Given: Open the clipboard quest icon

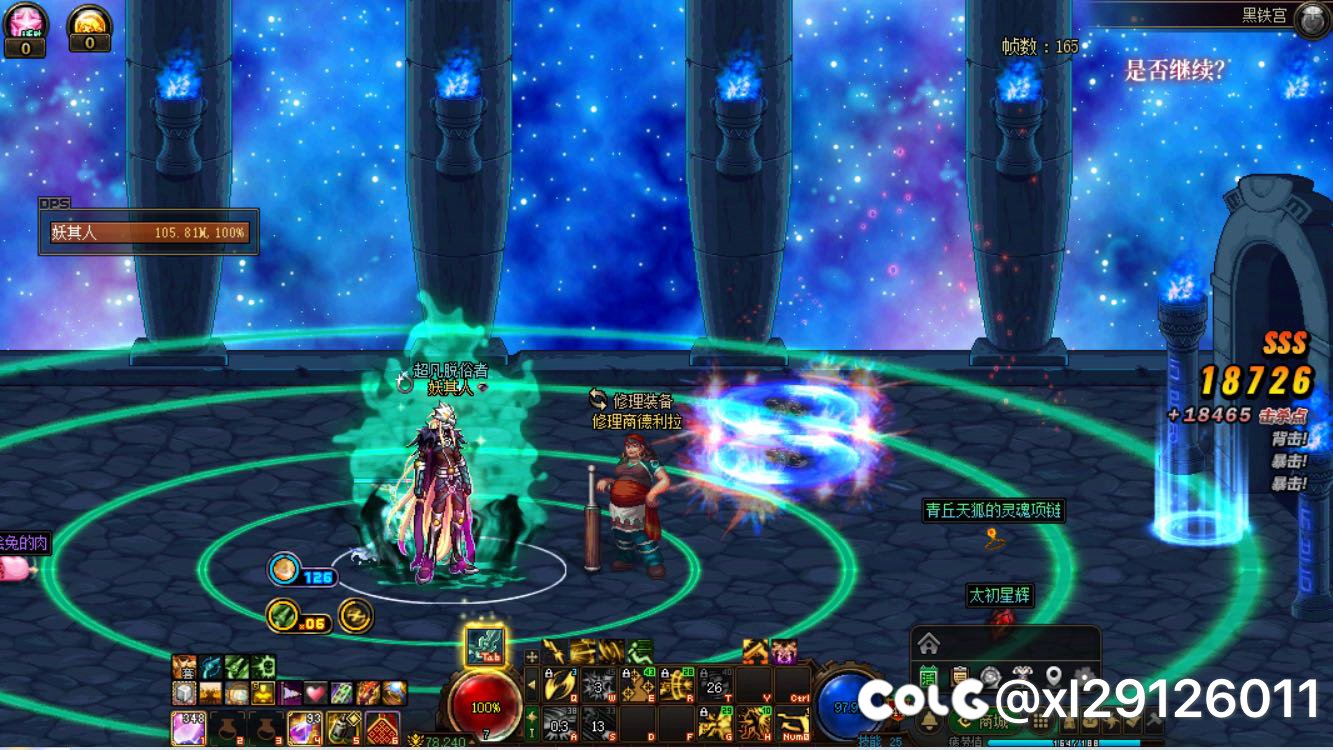Looking at the screenshot, I should [x=960, y=676].
